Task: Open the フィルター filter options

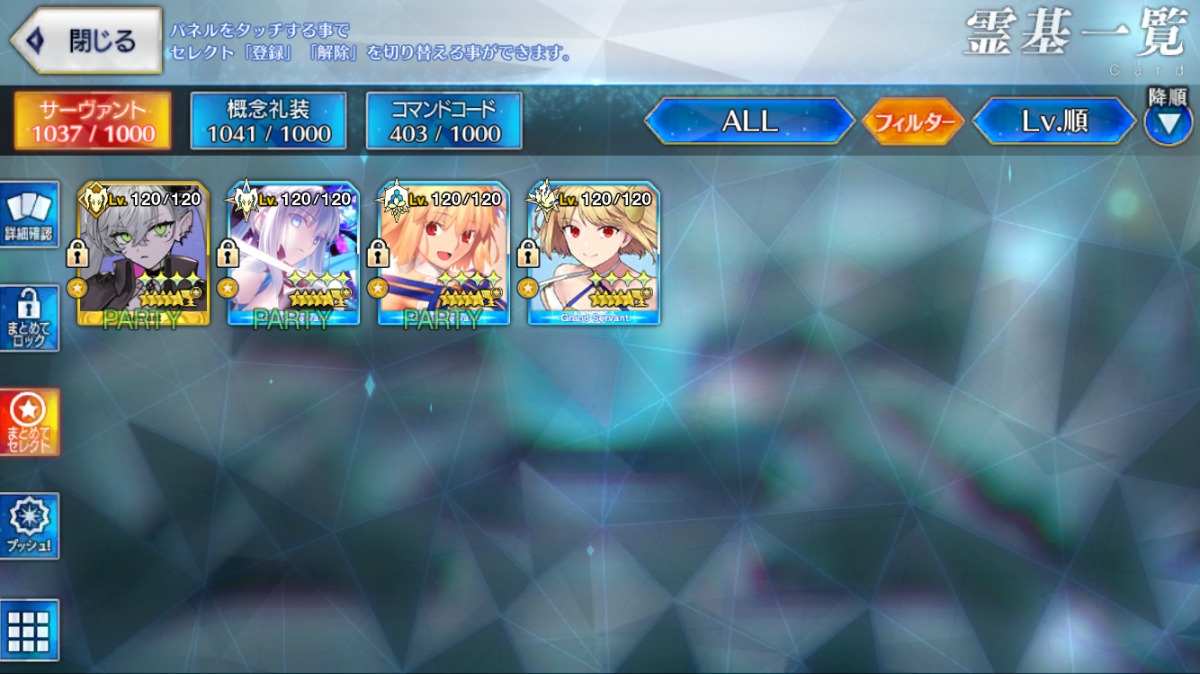Action: point(912,122)
